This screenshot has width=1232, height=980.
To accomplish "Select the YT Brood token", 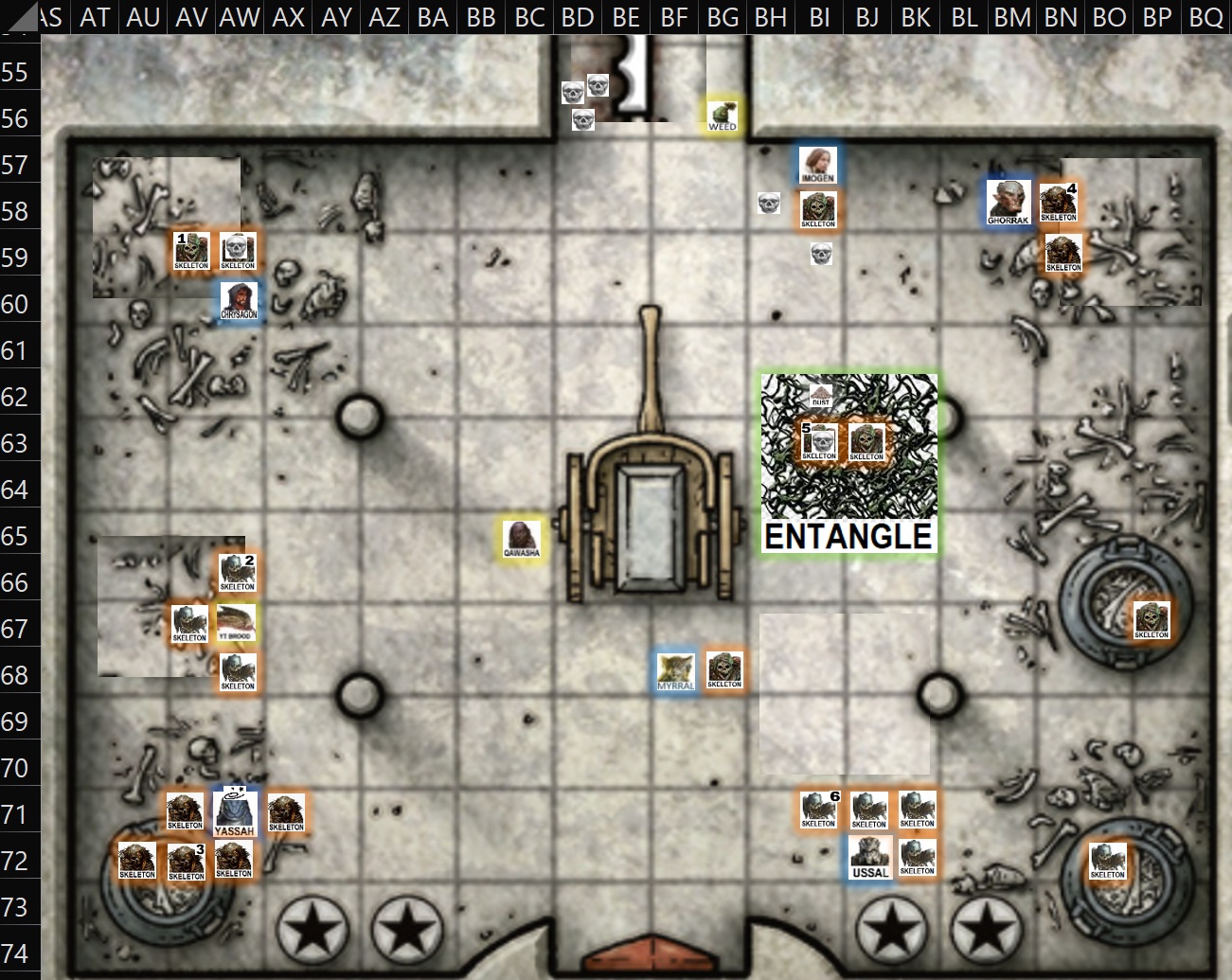I will coord(236,624).
